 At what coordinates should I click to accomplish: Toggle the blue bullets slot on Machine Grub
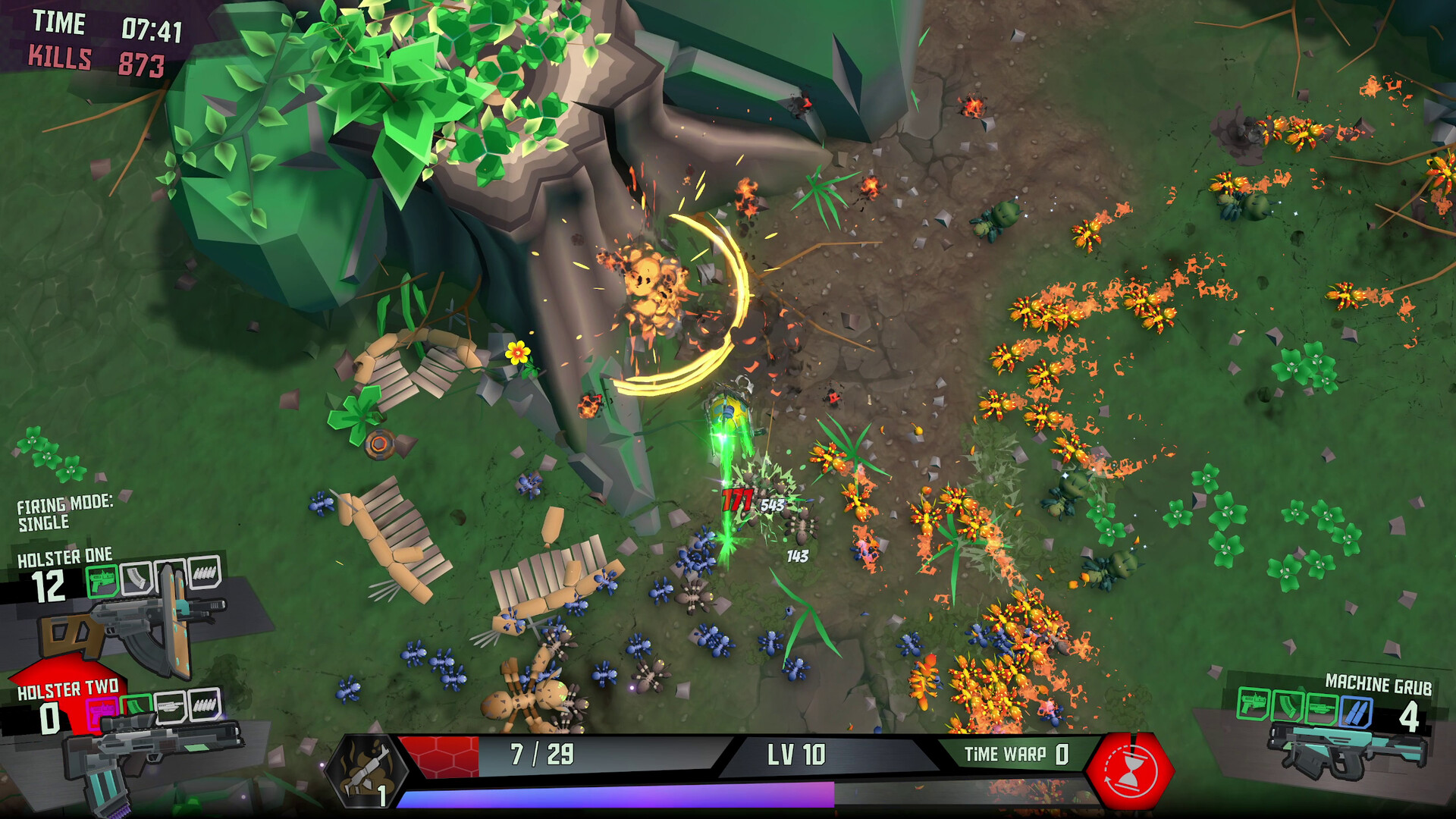click(x=1355, y=711)
